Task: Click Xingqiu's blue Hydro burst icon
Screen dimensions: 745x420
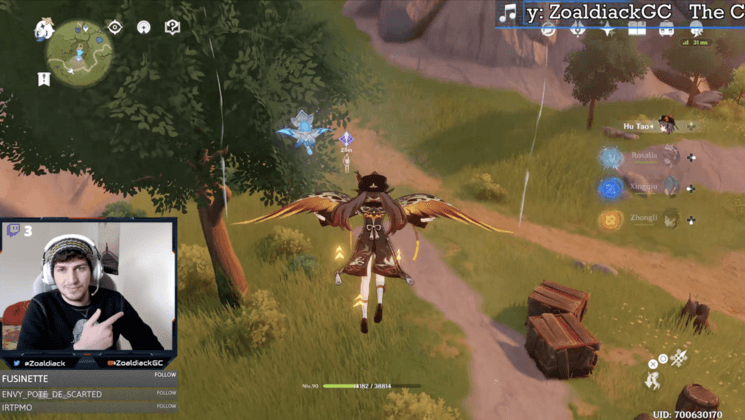Action: [x=611, y=188]
